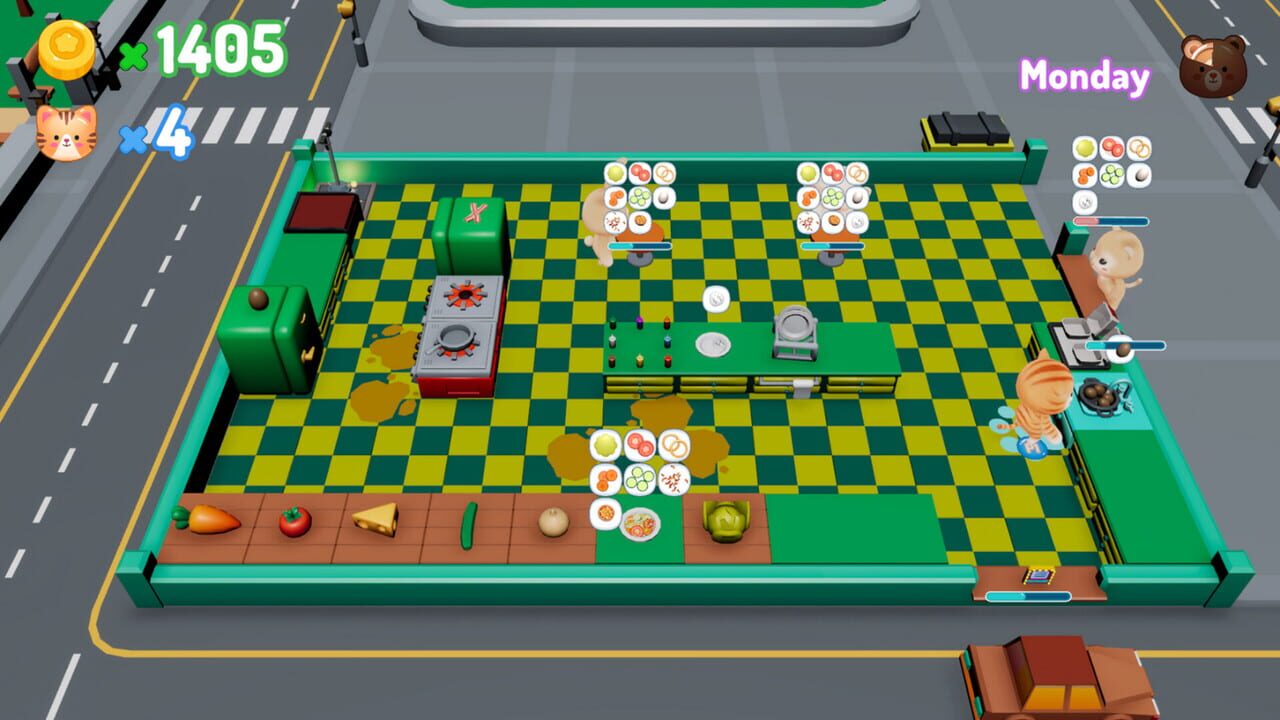Click the egg icon in the left order bubble
This screenshot has width=1280, height=720.
[663, 198]
